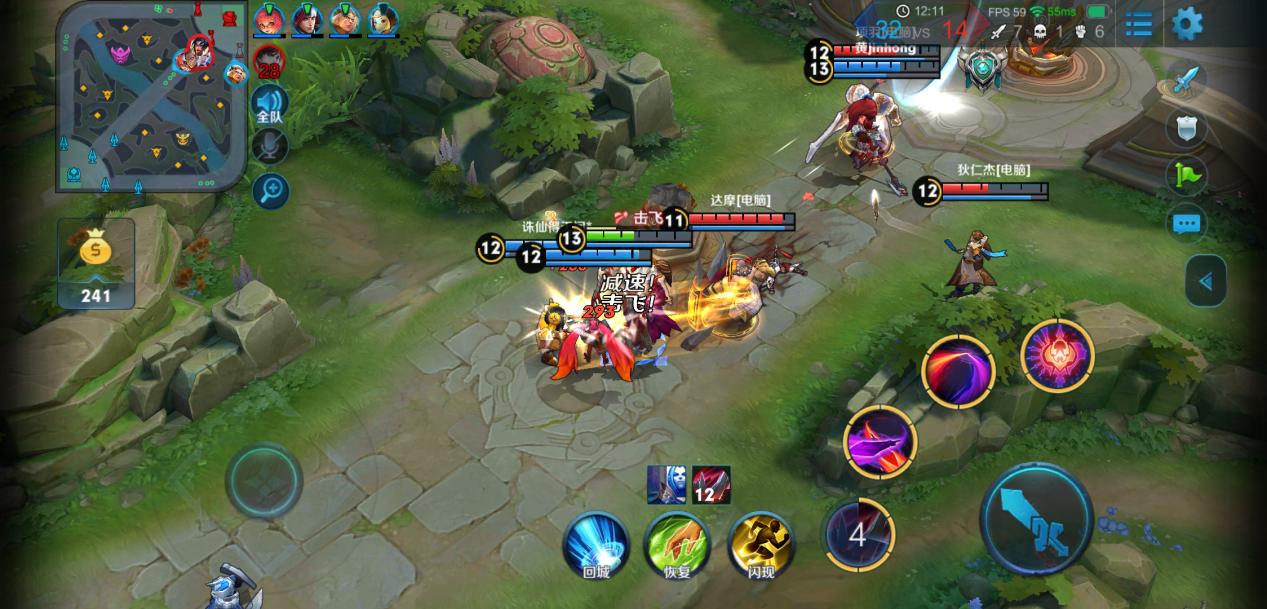Screen dimensions: 1267x609
Task: Cast the 闪现 flash spell
Action: pos(761,545)
